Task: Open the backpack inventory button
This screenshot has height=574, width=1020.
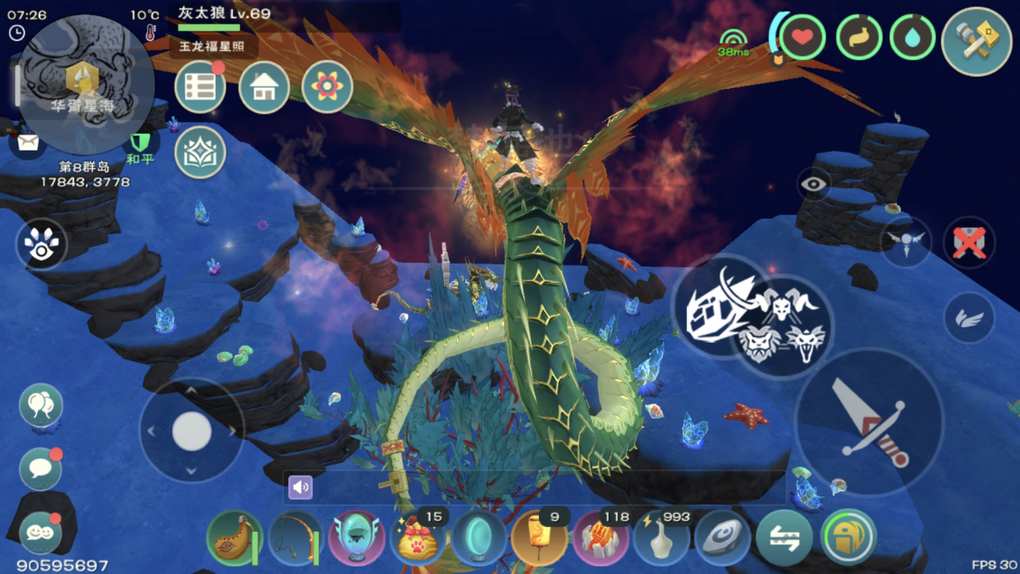Action: tap(848, 538)
